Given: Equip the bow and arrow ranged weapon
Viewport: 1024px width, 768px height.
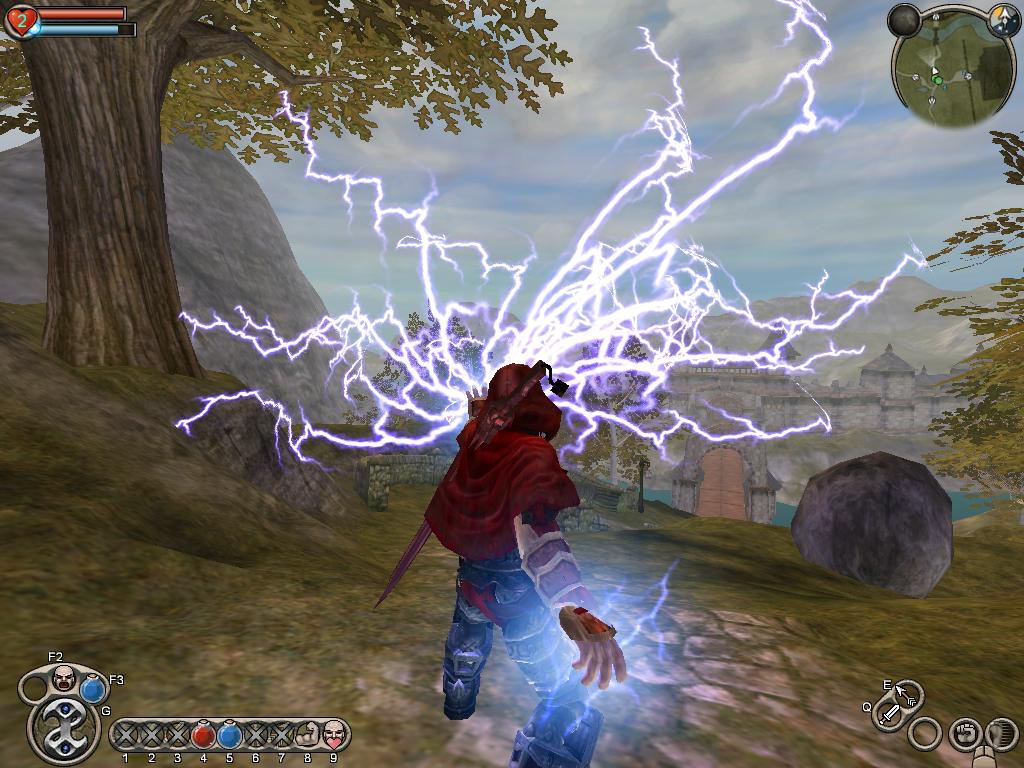Looking at the screenshot, I should tap(908, 693).
